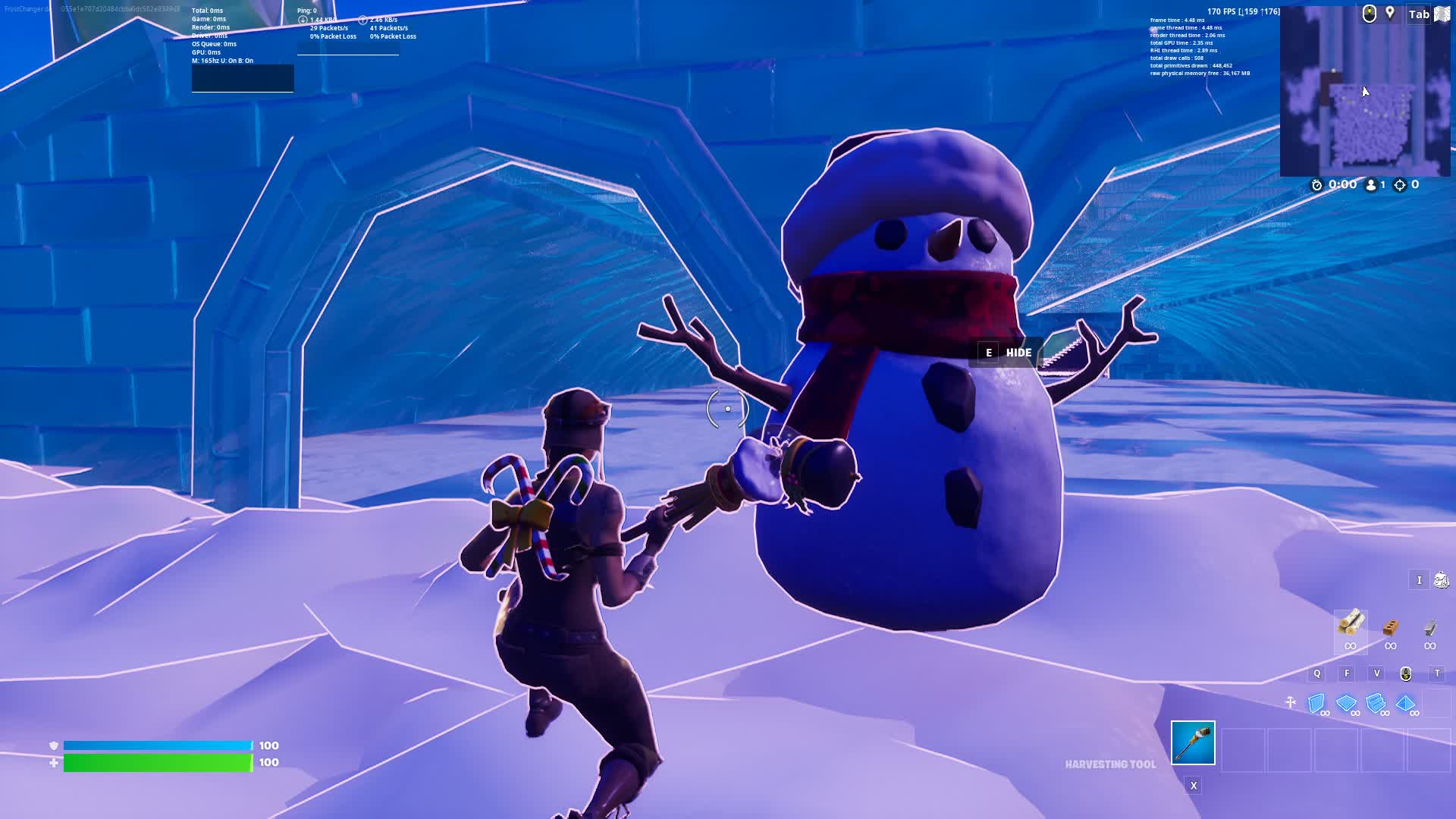Click the player count icon
The width and height of the screenshot is (1456, 819).
1370,184
